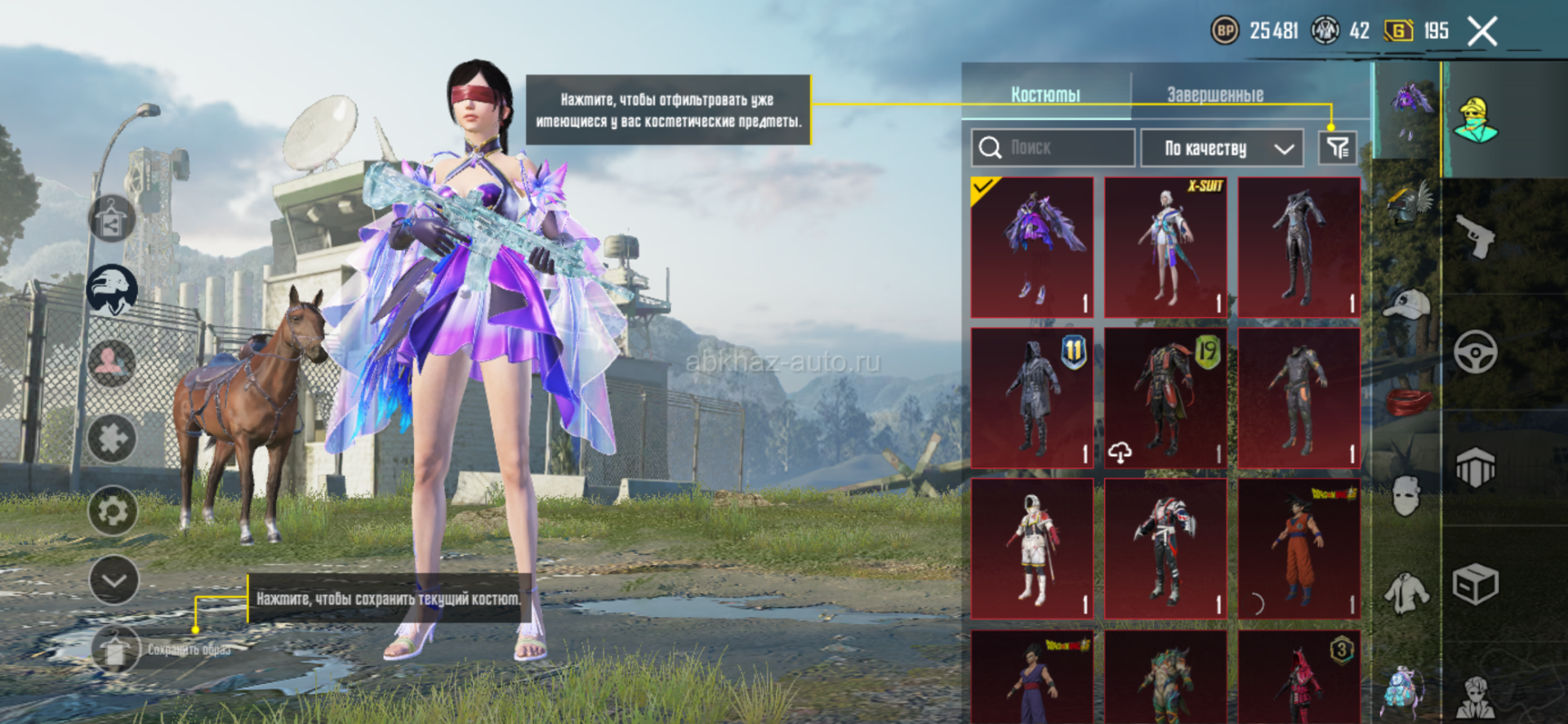Pick the red-black costume with badge 19
The height and width of the screenshot is (724, 1568).
(1165, 398)
